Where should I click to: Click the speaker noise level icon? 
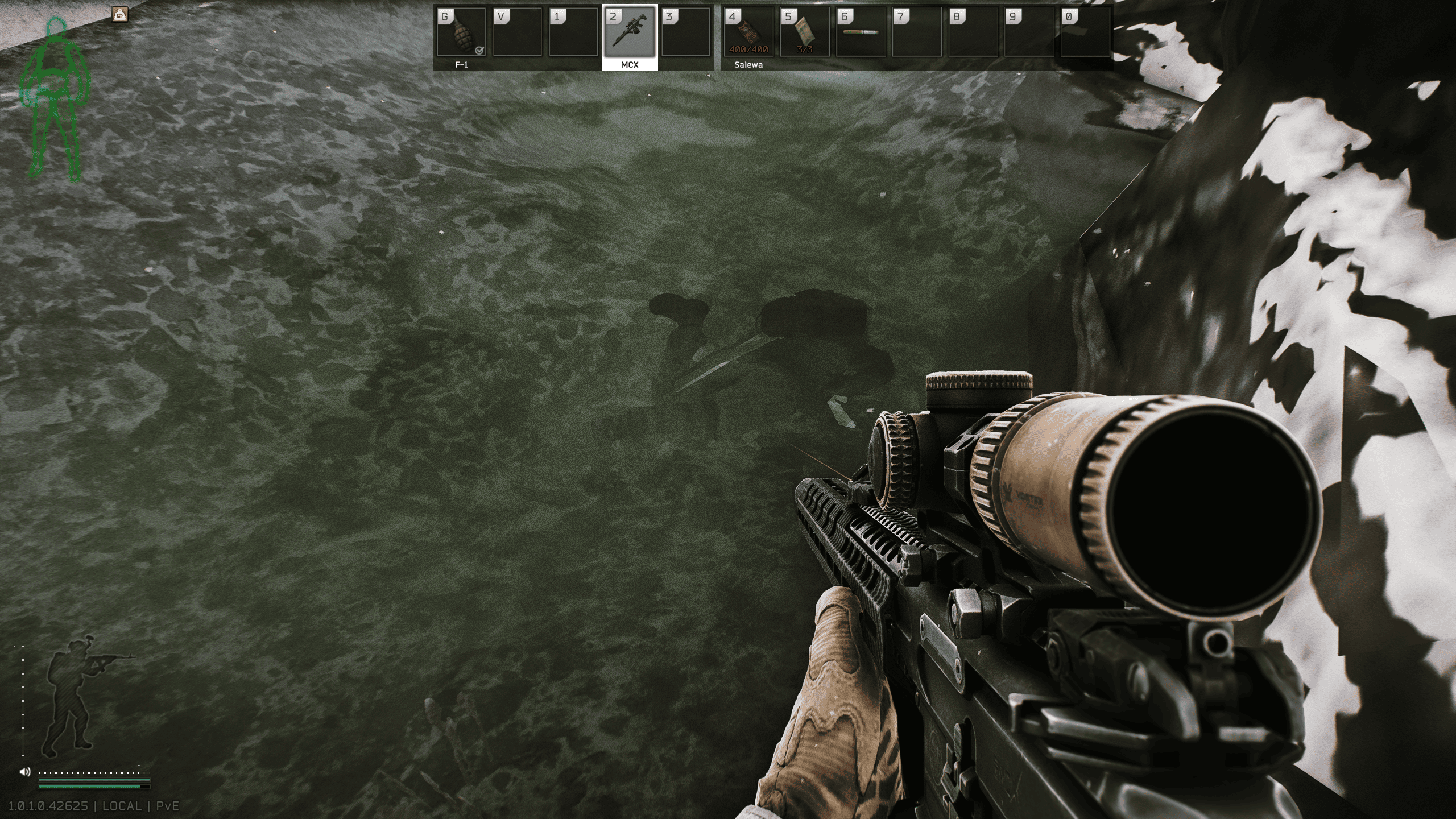click(24, 772)
